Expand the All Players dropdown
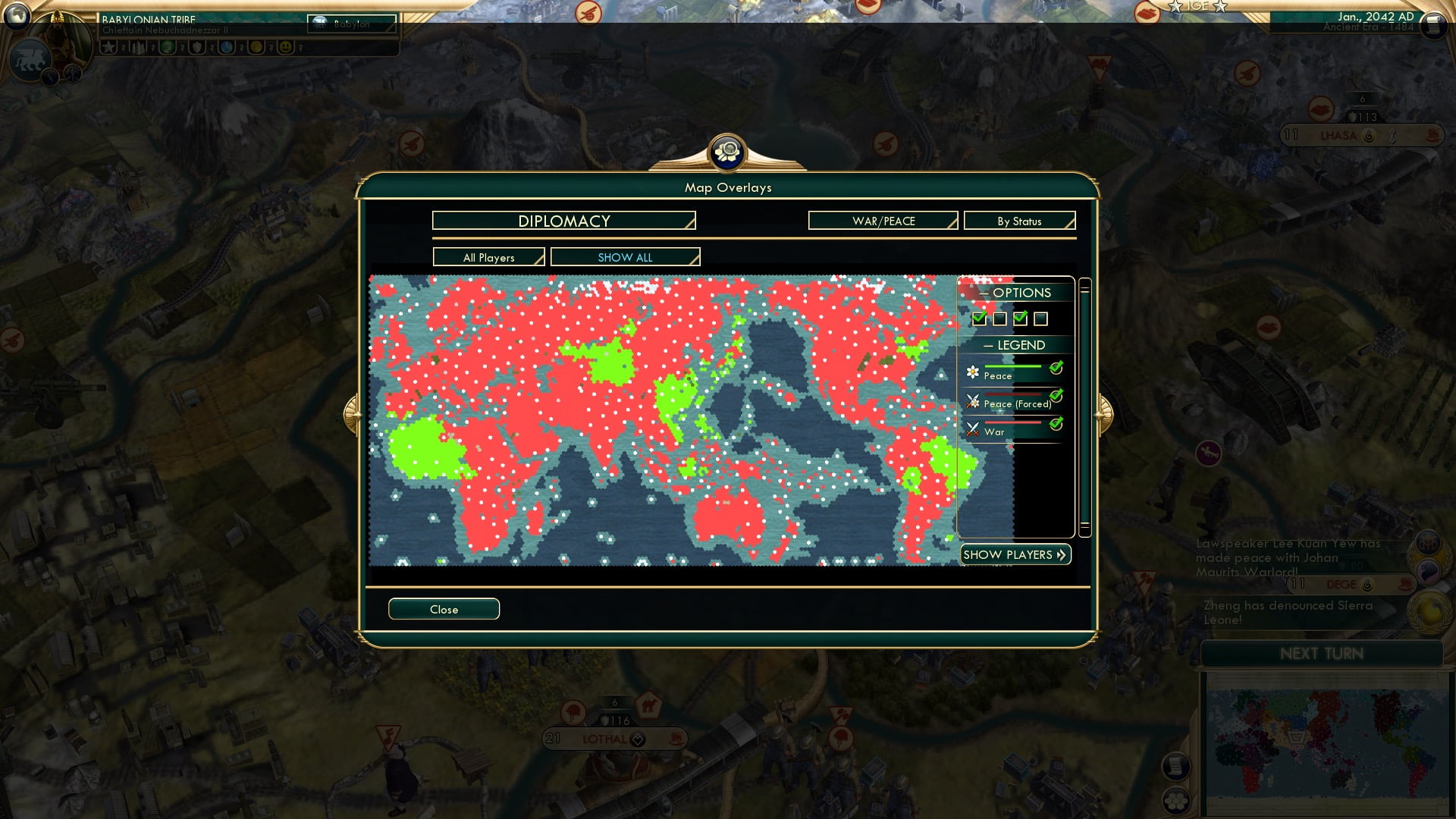The width and height of the screenshot is (1456, 819). 488,257
